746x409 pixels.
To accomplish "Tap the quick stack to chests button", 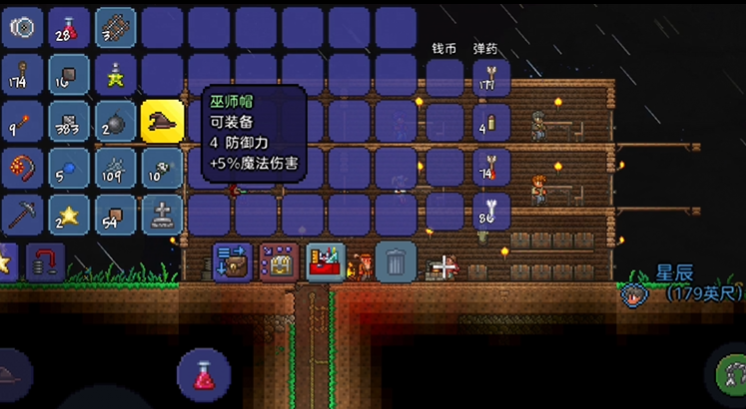I will [279, 261].
